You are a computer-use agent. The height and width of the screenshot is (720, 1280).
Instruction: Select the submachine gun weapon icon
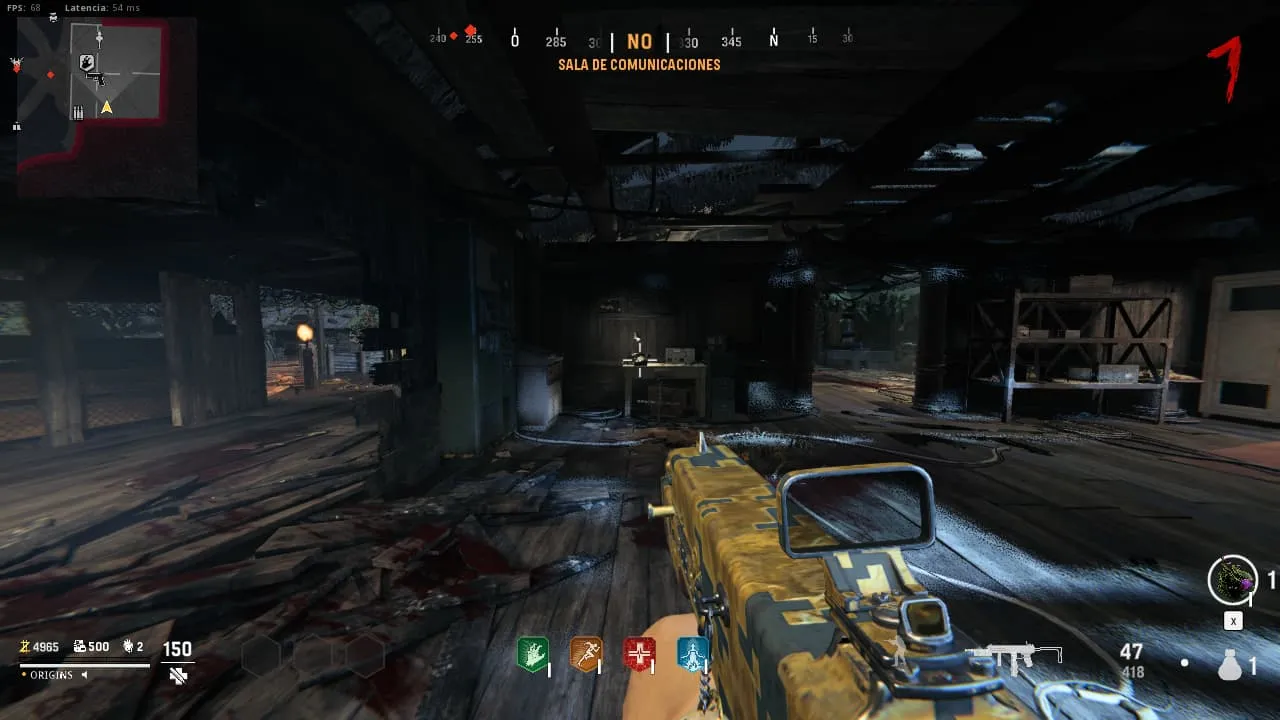[1014, 657]
